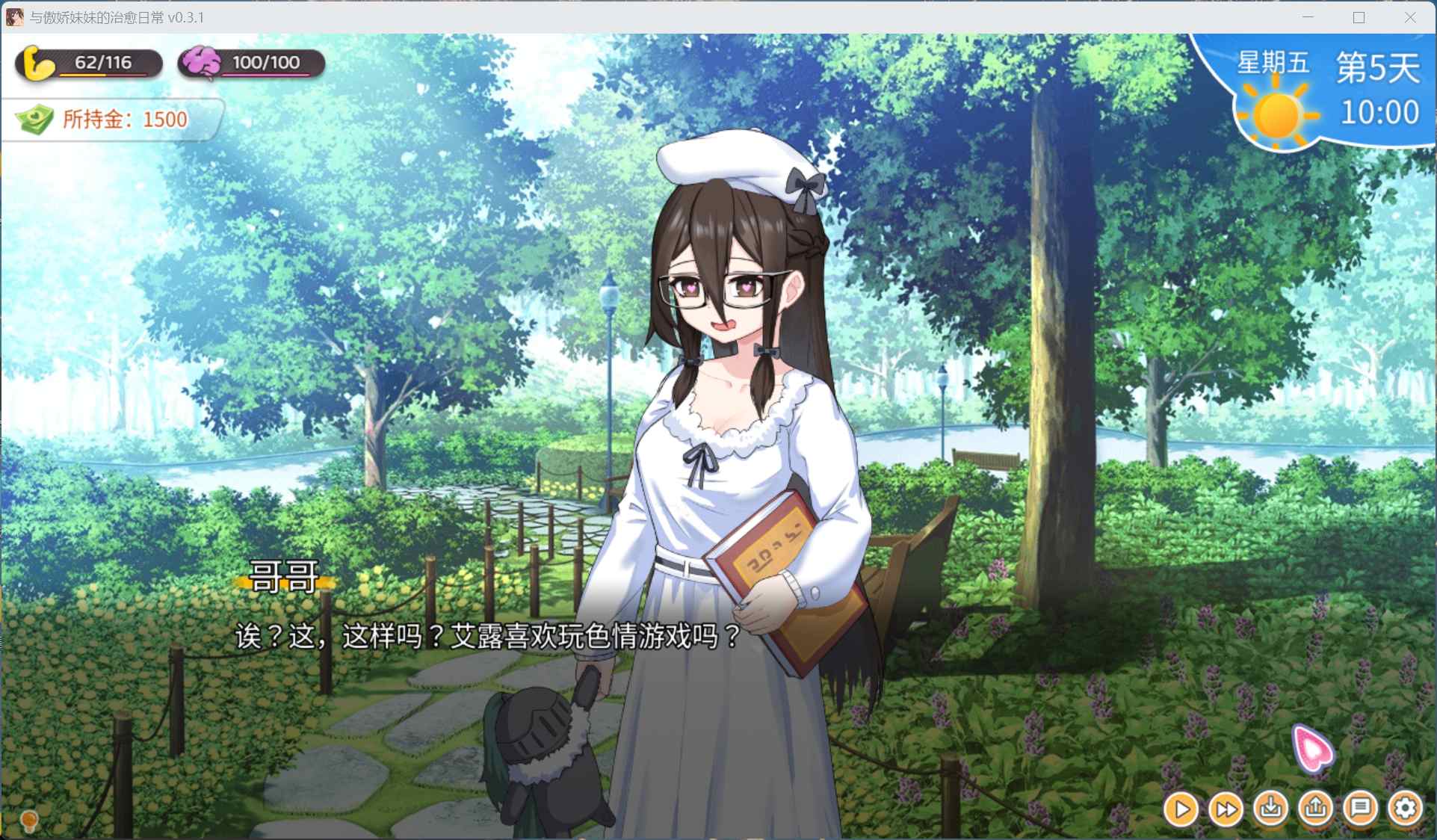
Task: Click the game icon in the title bar
Action: (x=13, y=16)
